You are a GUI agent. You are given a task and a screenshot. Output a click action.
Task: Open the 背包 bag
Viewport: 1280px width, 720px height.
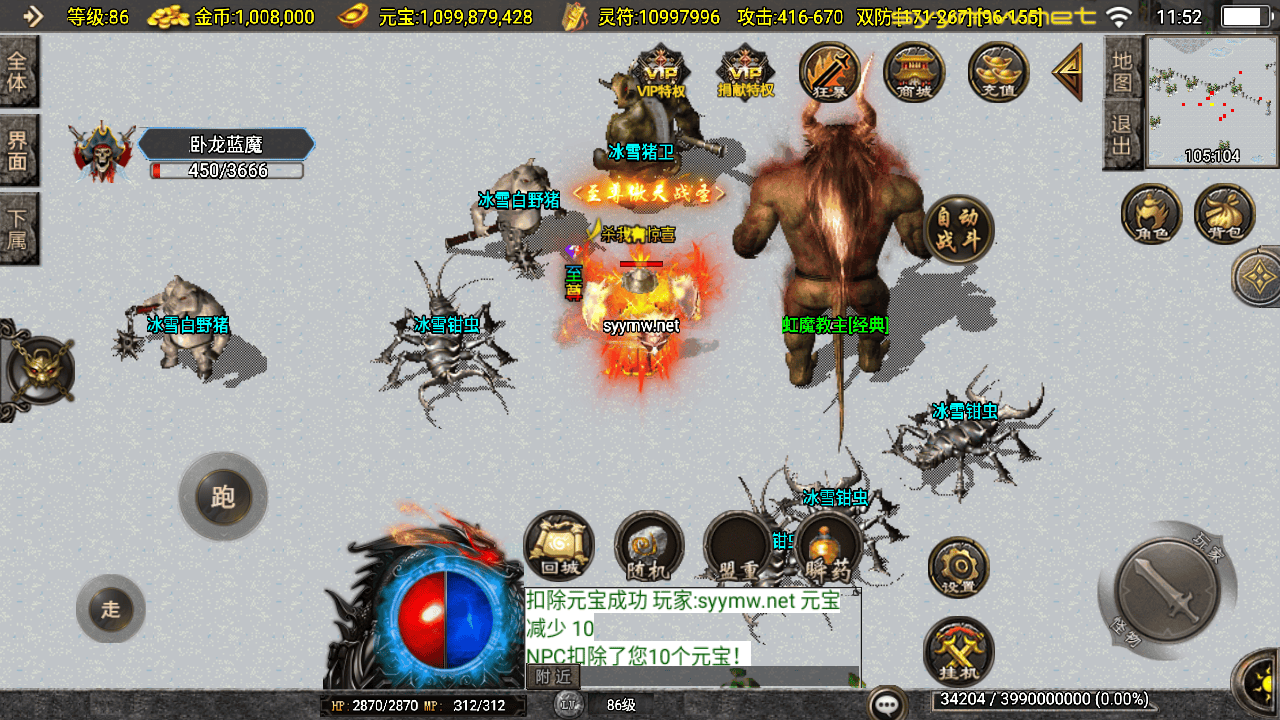(1224, 213)
